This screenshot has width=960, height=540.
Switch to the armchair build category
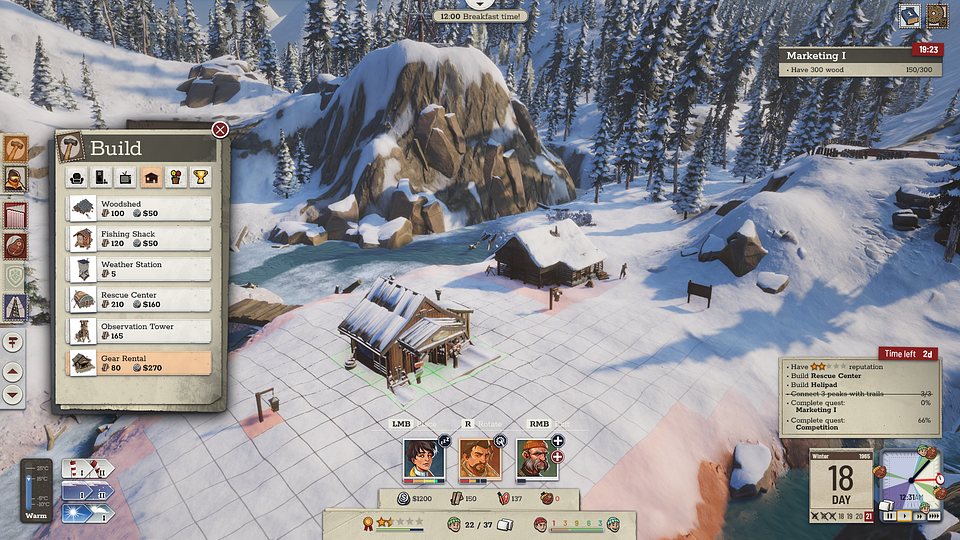click(x=77, y=178)
